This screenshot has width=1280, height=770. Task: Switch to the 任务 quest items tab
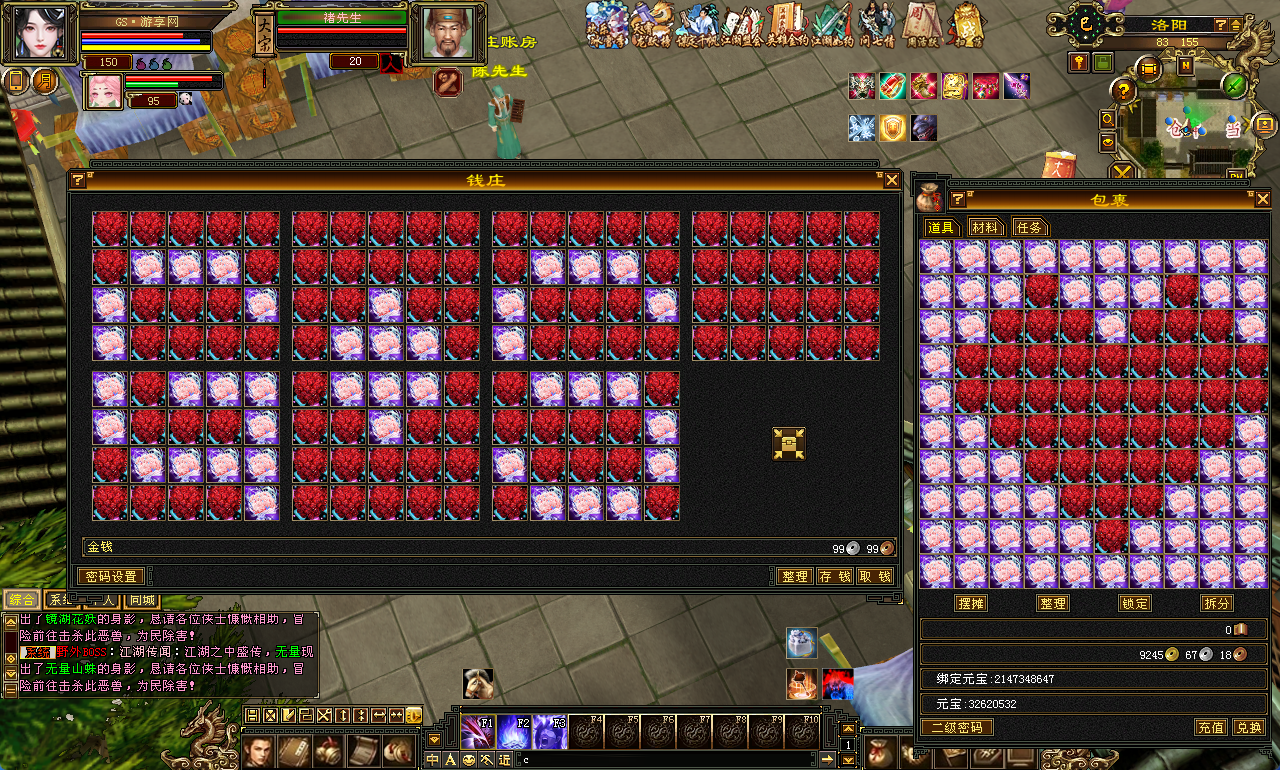[1028, 228]
